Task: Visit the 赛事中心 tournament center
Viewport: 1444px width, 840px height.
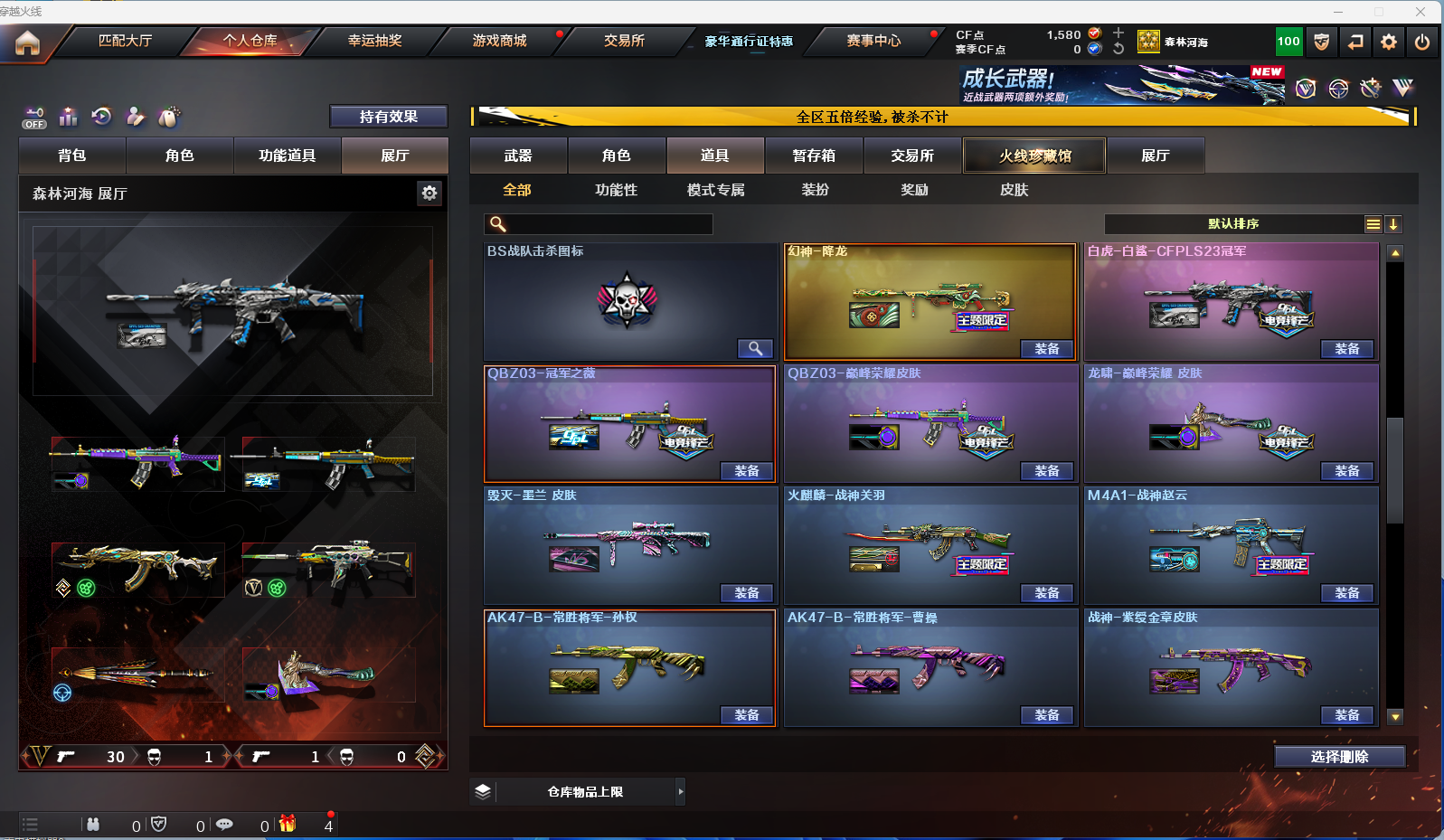Action: [873, 41]
